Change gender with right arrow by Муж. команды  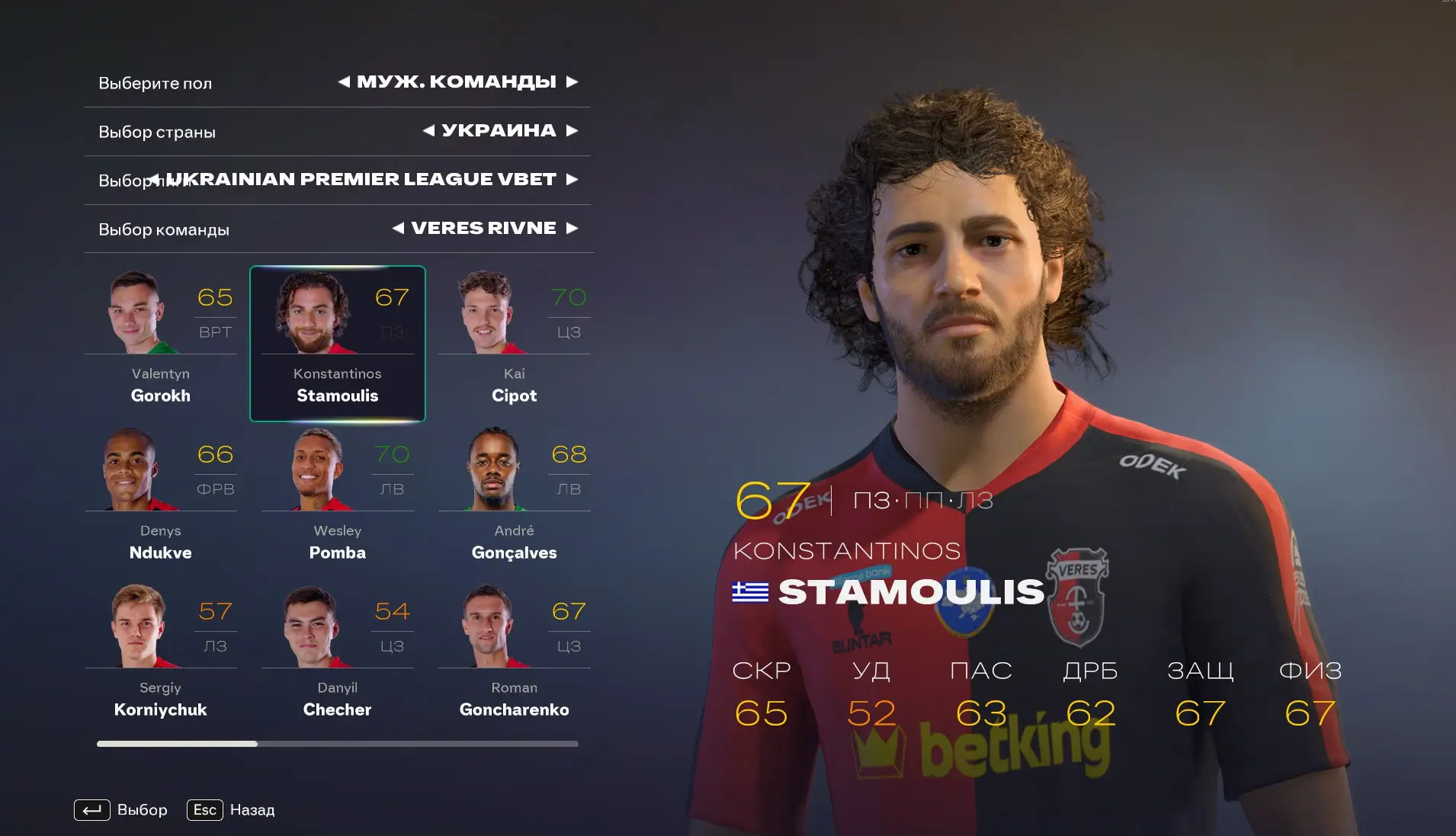click(572, 82)
